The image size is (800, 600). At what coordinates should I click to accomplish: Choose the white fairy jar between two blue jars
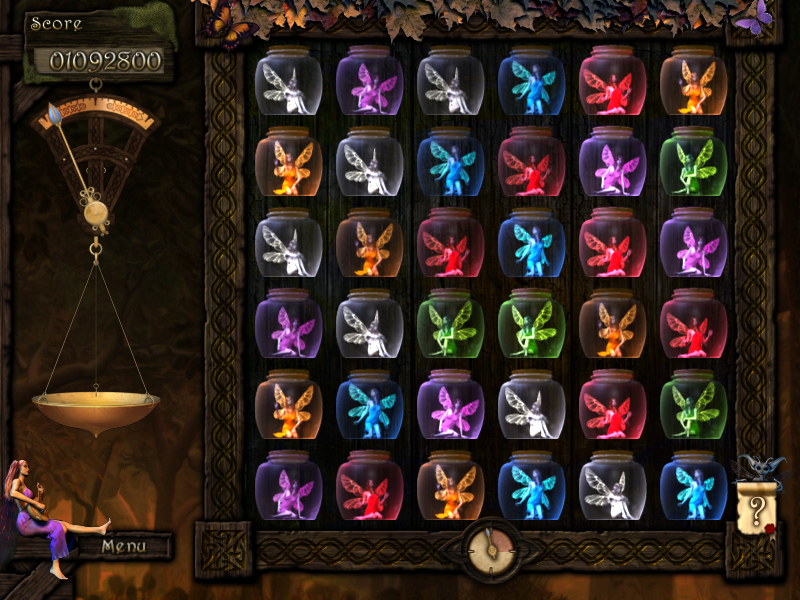point(612,485)
